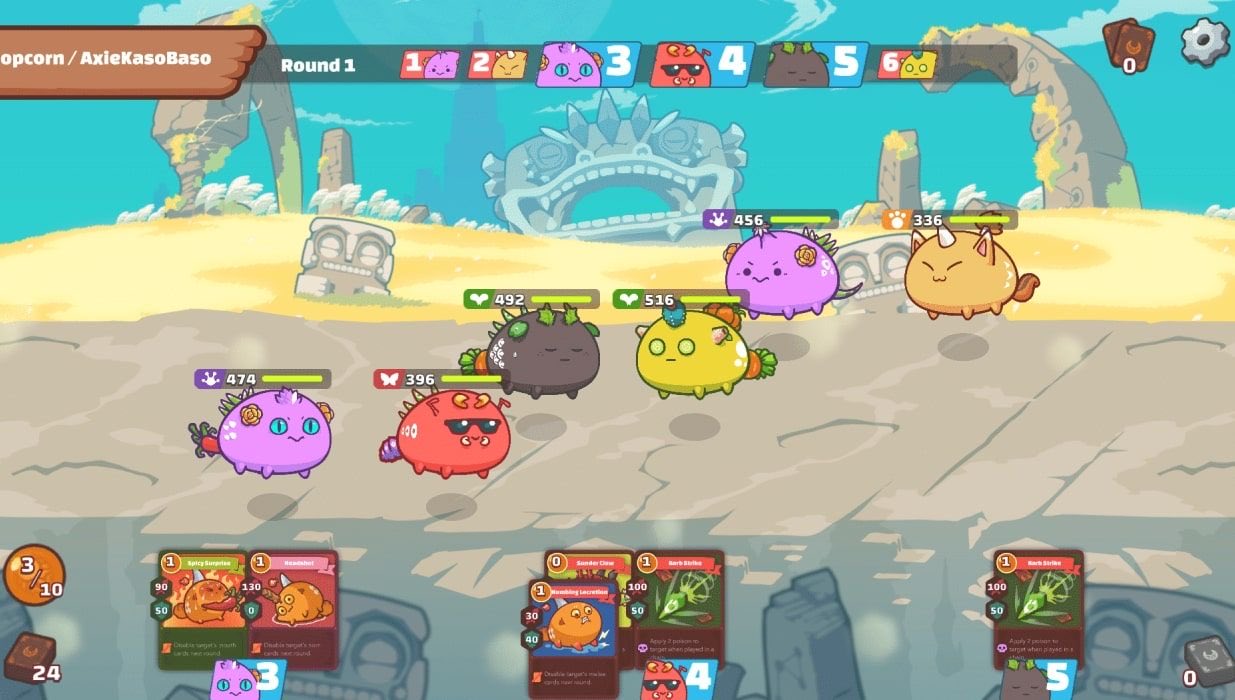Check the opponent's card deck icon

point(1128,44)
